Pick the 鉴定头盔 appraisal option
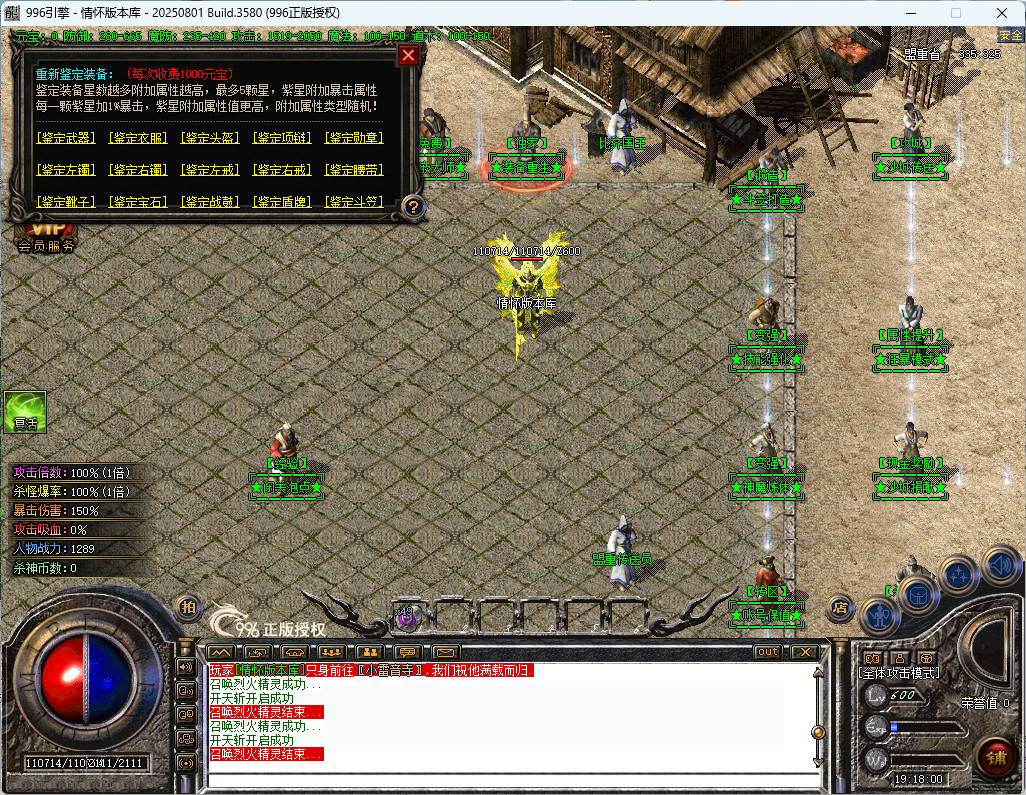Viewport: 1026px width, 795px height. point(210,138)
